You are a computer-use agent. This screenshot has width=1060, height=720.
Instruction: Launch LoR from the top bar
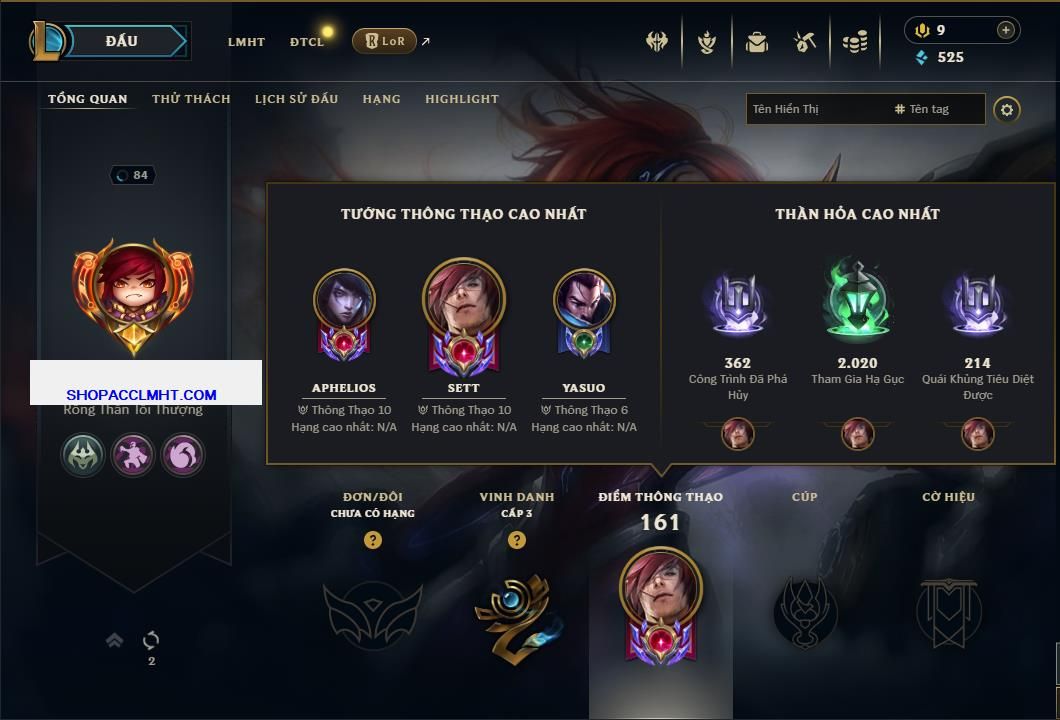point(385,41)
